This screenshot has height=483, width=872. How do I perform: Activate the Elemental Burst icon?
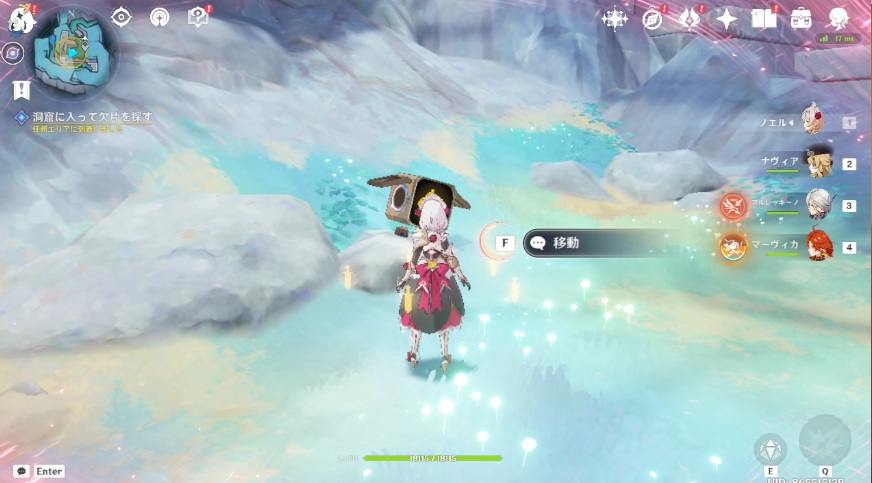[x=825, y=440]
